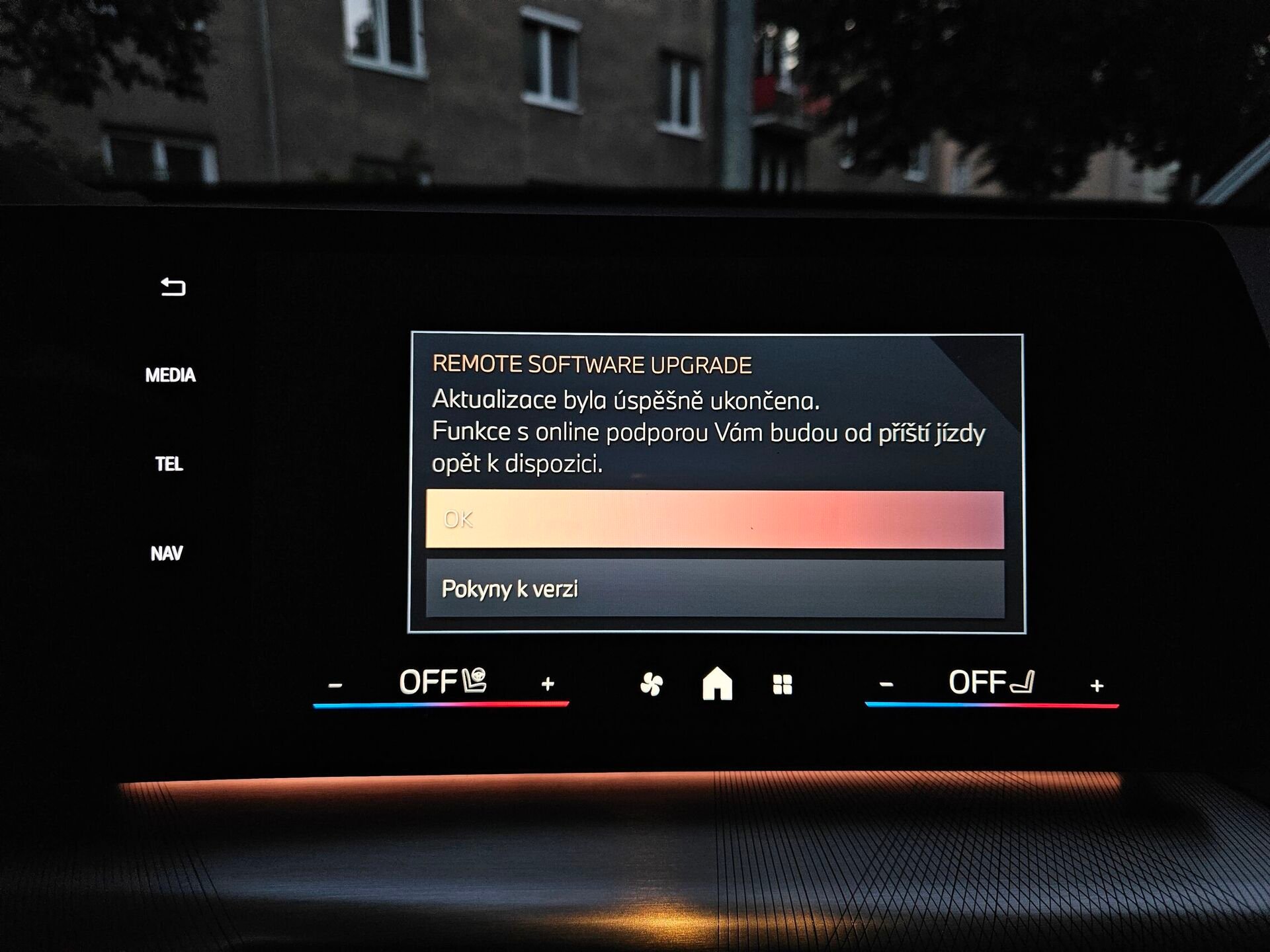The height and width of the screenshot is (952, 1270).
Task: Open the NAV navigation menu
Action: (x=167, y=553)
